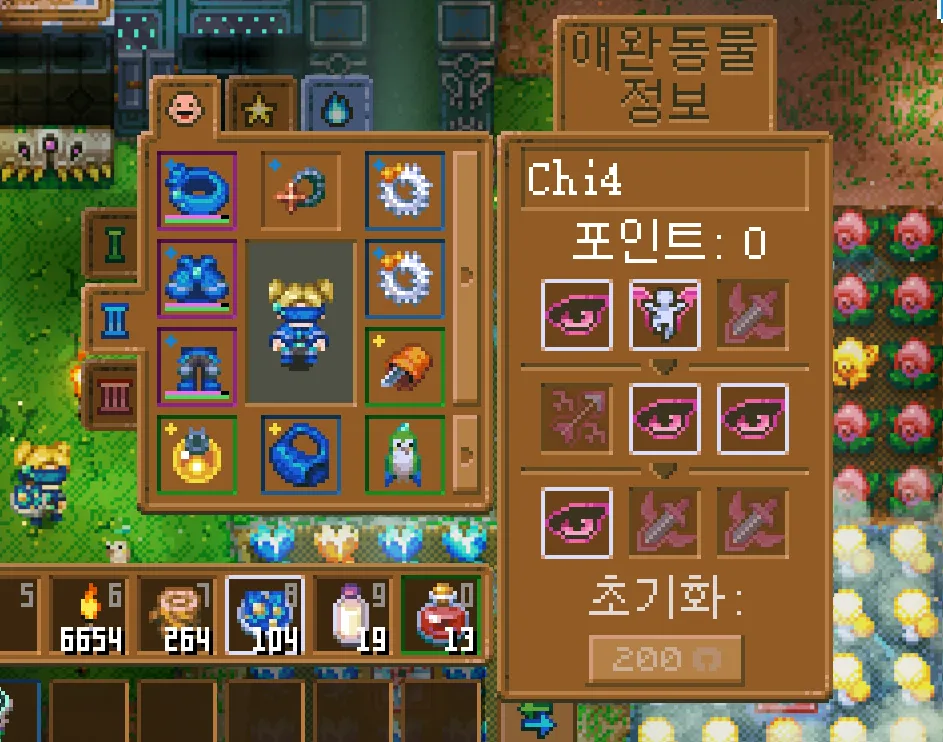Select the blue helmet equipment slot
943x742 pixels.
click(197, 190)
